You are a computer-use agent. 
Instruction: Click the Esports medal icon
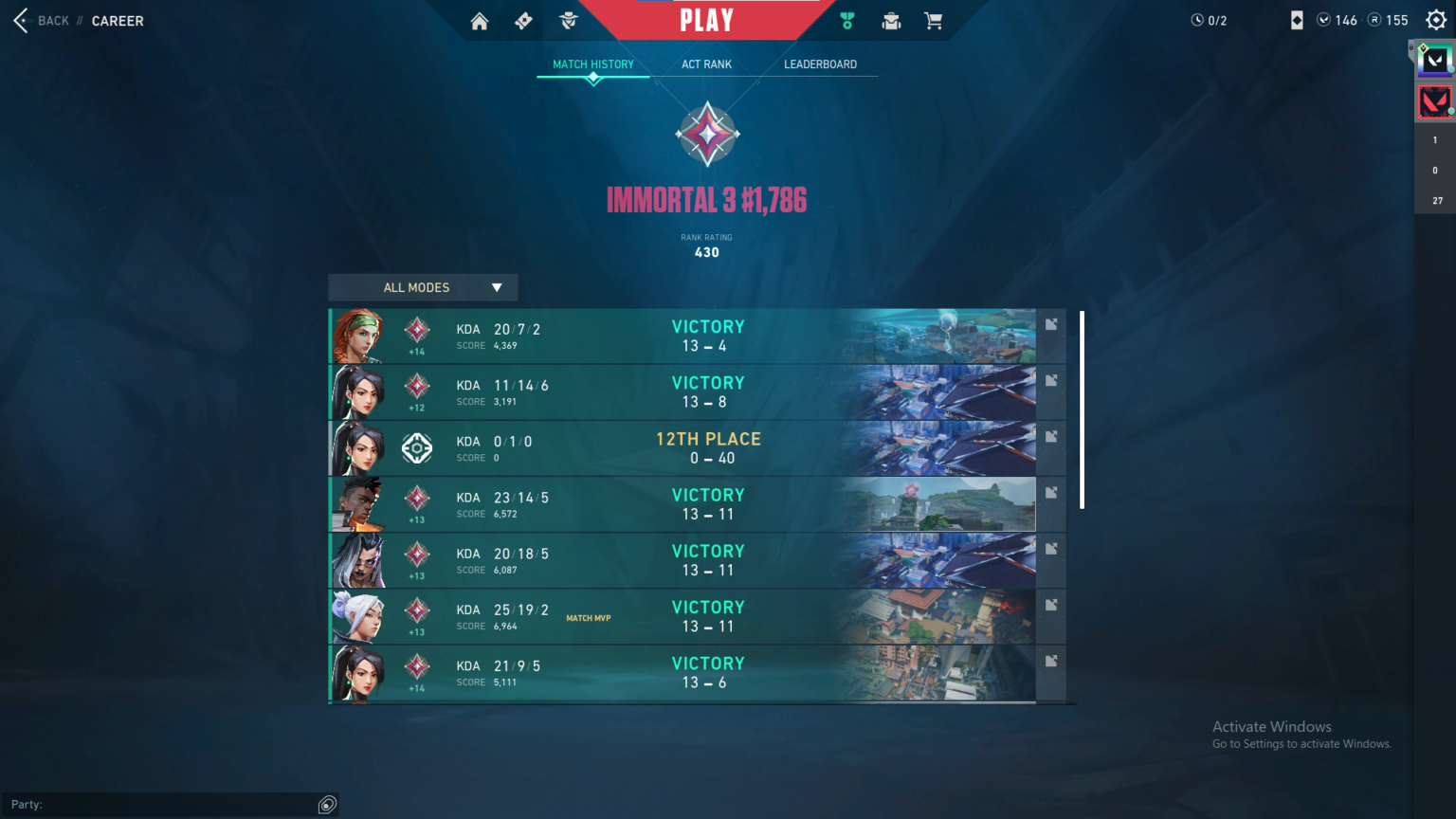tap(846, 20)
